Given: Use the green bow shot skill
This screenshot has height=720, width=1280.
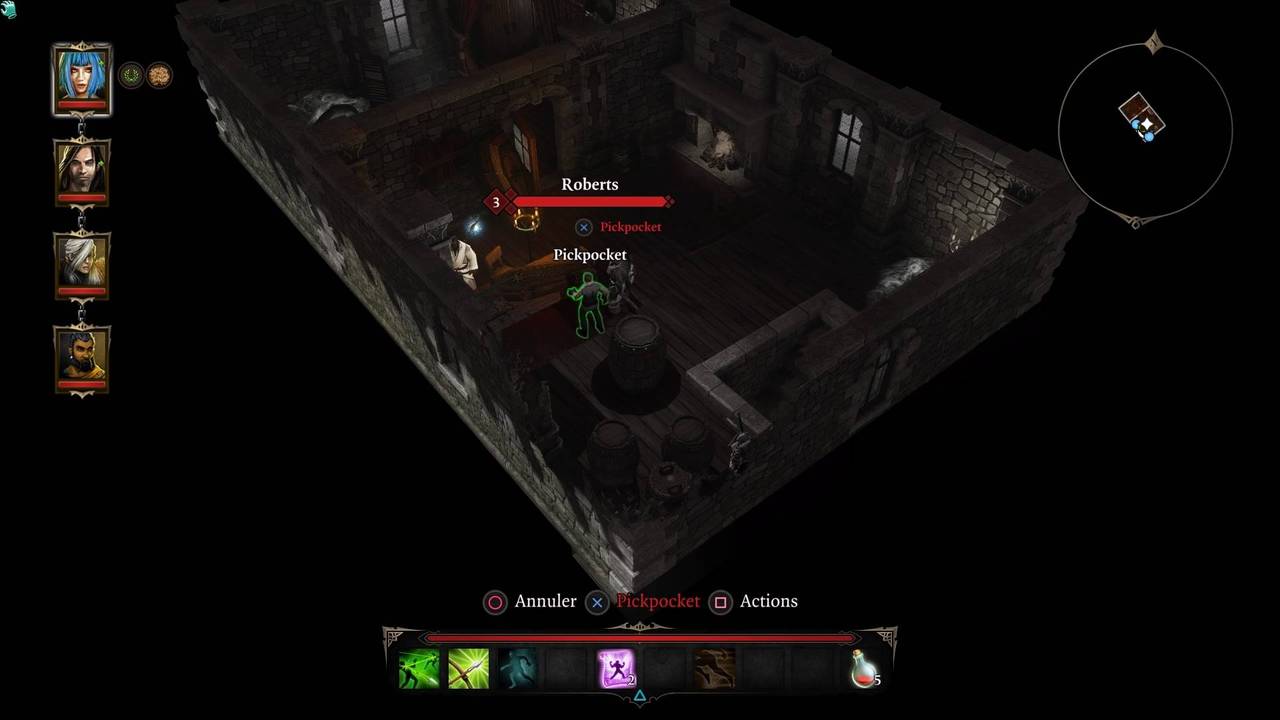Looking at the screenshot, I should [x=468, y=668].
